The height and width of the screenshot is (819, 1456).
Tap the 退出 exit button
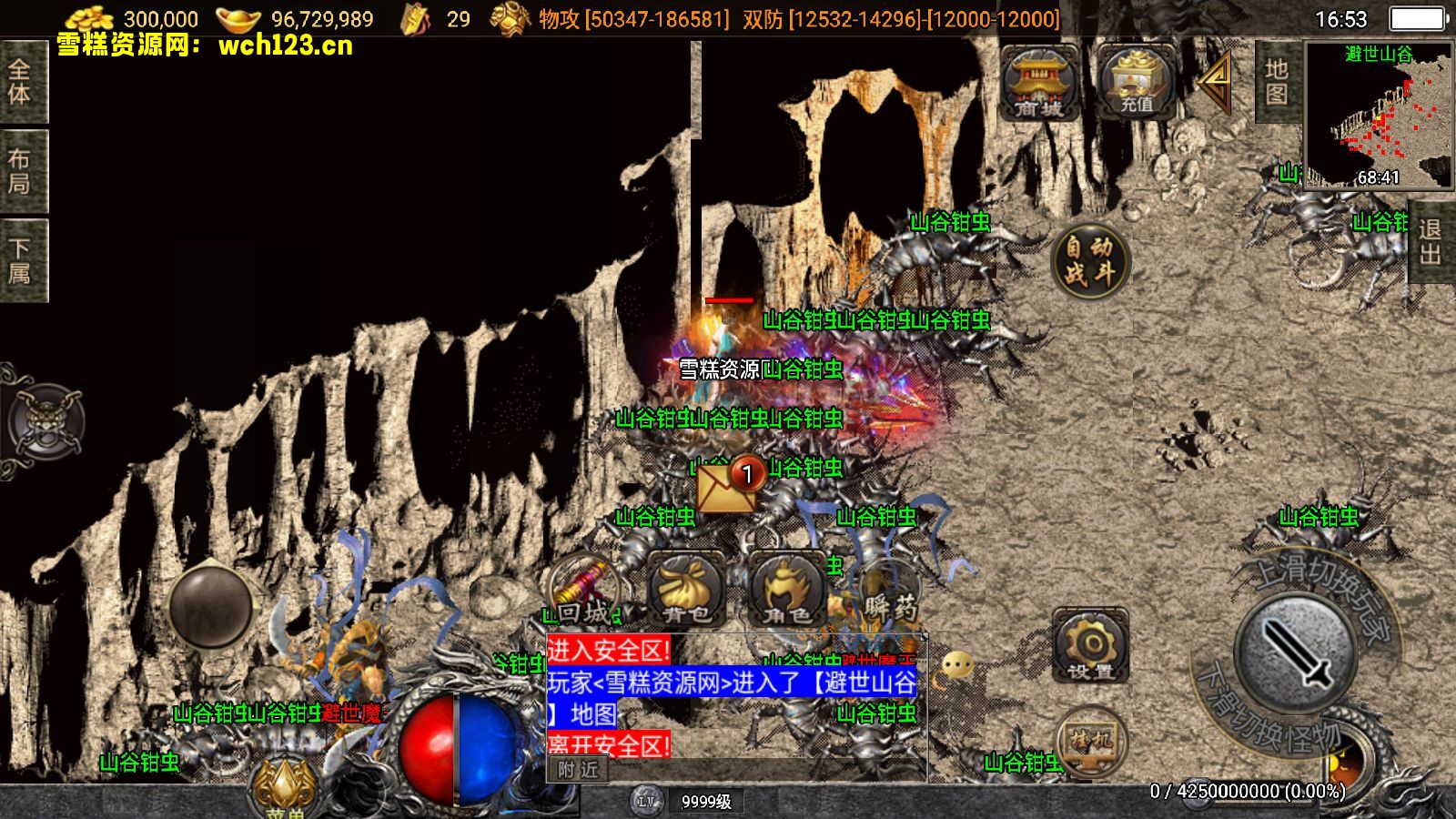[1430, 242]
